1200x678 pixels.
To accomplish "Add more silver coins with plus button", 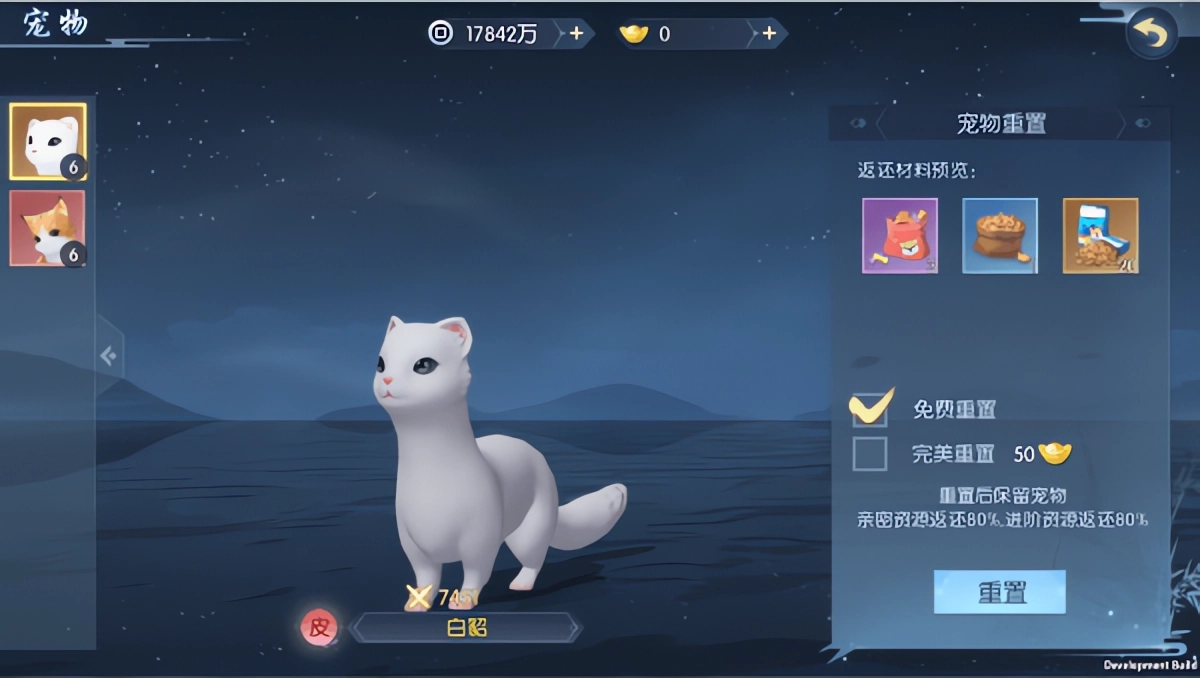I will click(576, 34).
